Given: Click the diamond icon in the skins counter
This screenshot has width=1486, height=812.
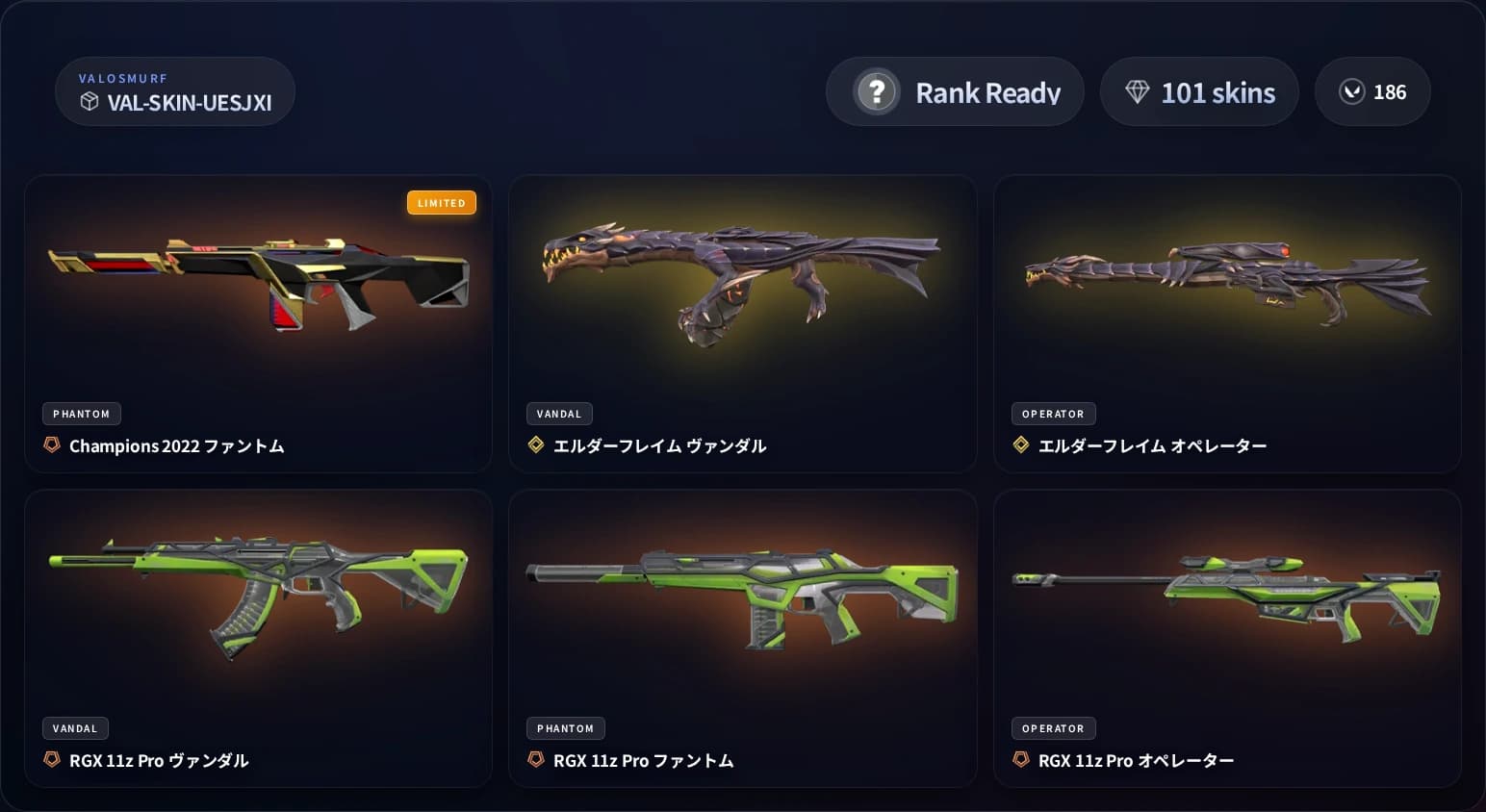Looking at the screenshot, I should (1140, 91).
